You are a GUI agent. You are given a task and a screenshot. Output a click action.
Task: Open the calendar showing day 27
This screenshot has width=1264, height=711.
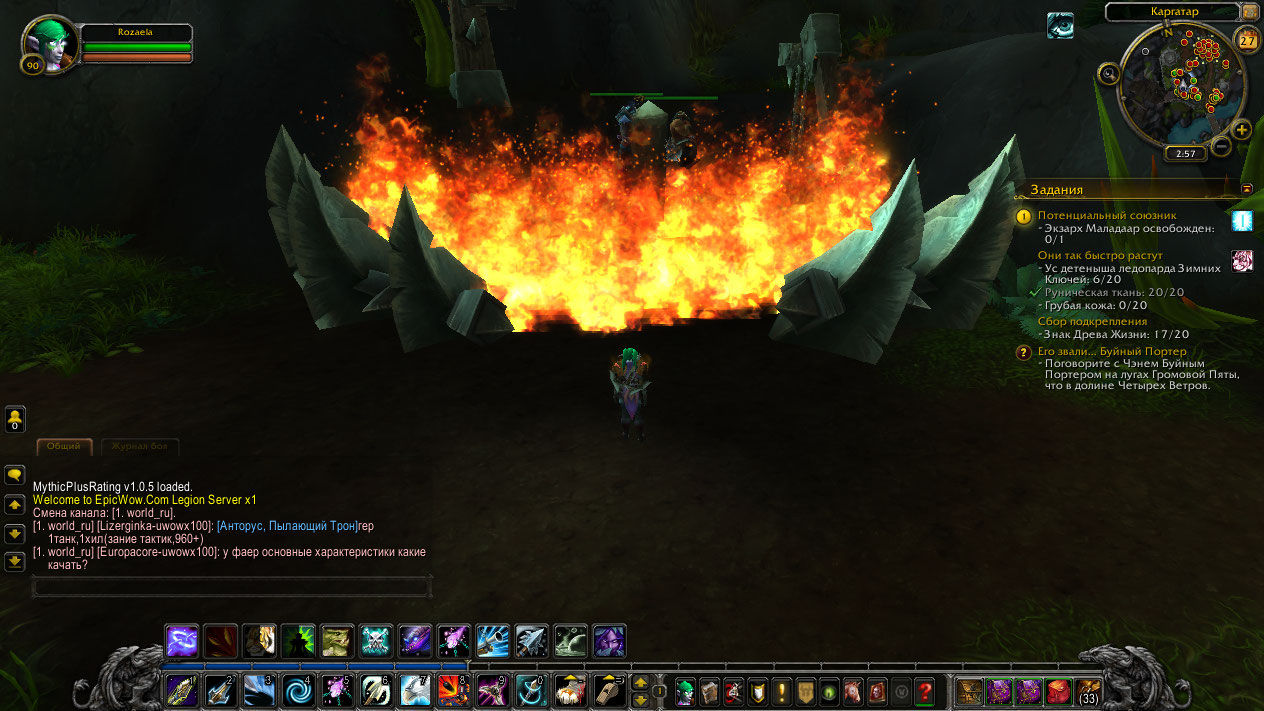click(1247, 40)
